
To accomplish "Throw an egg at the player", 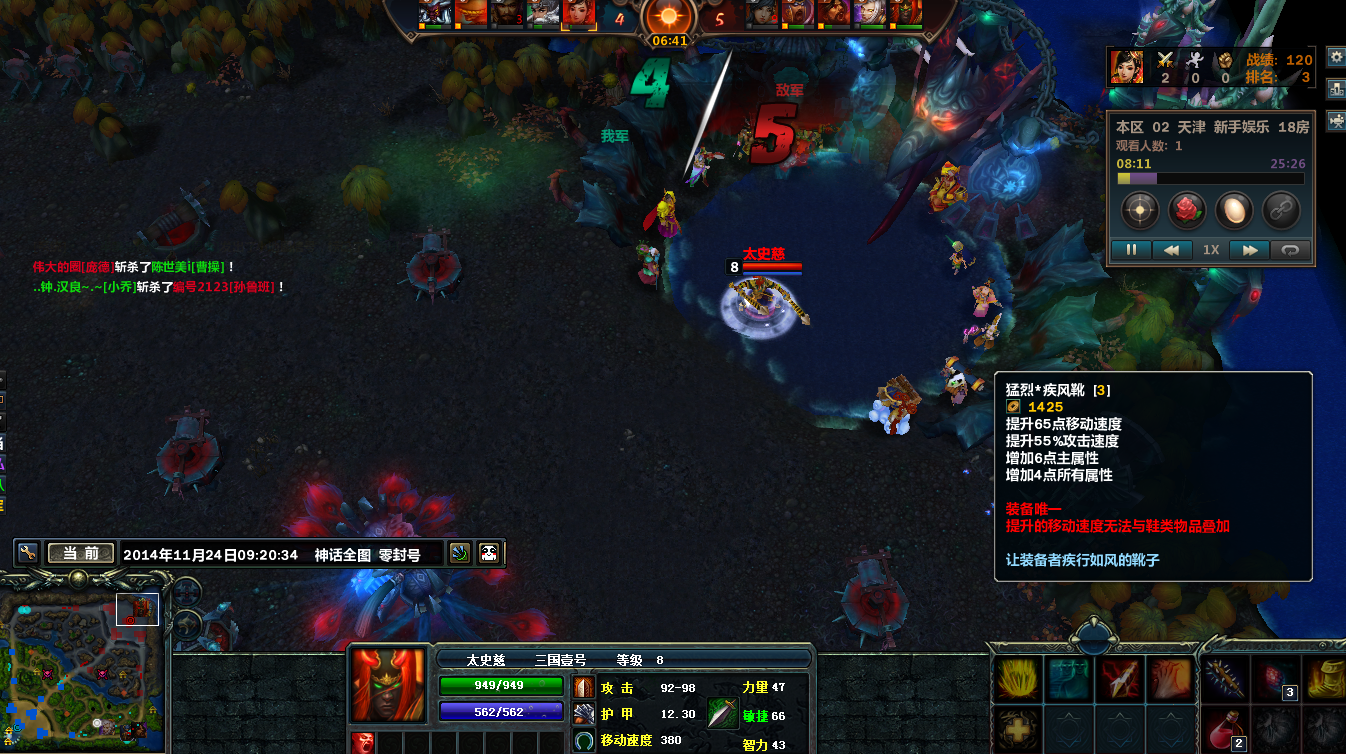I will [1234, 210].
